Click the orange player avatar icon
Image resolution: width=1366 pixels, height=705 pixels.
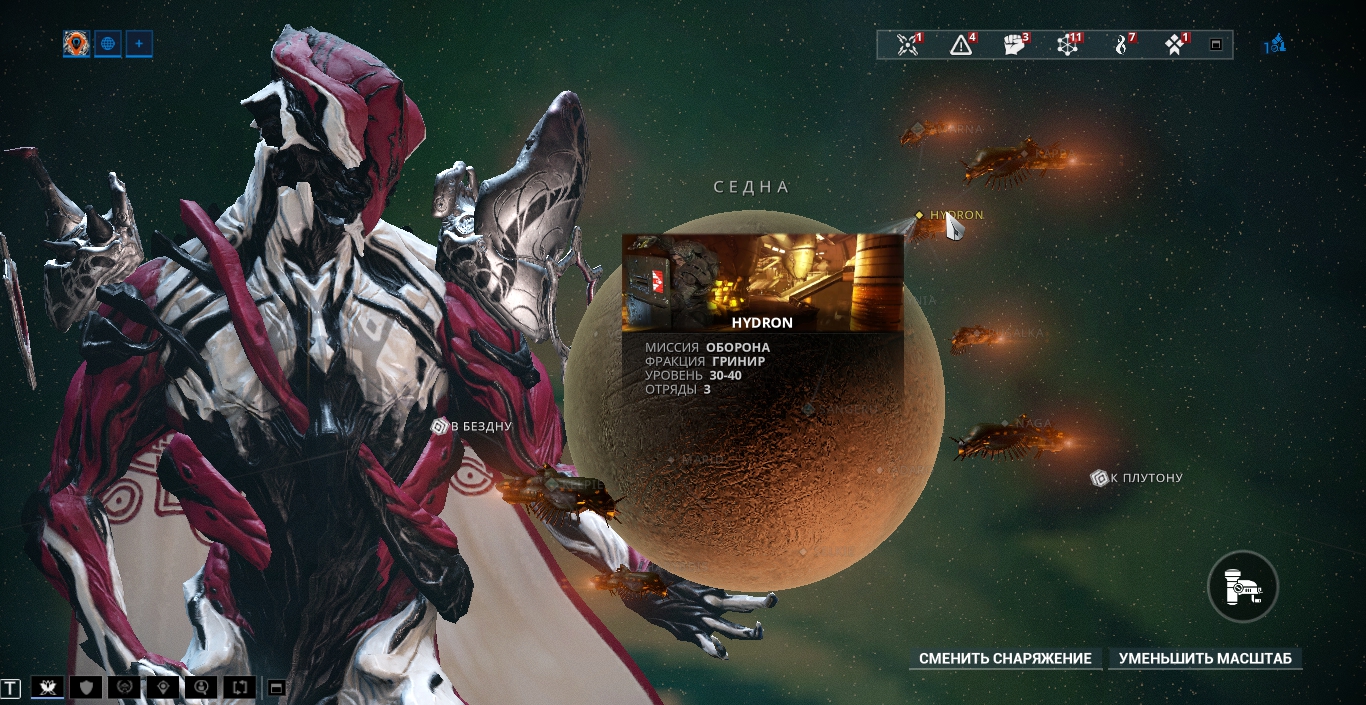point(76,44)
